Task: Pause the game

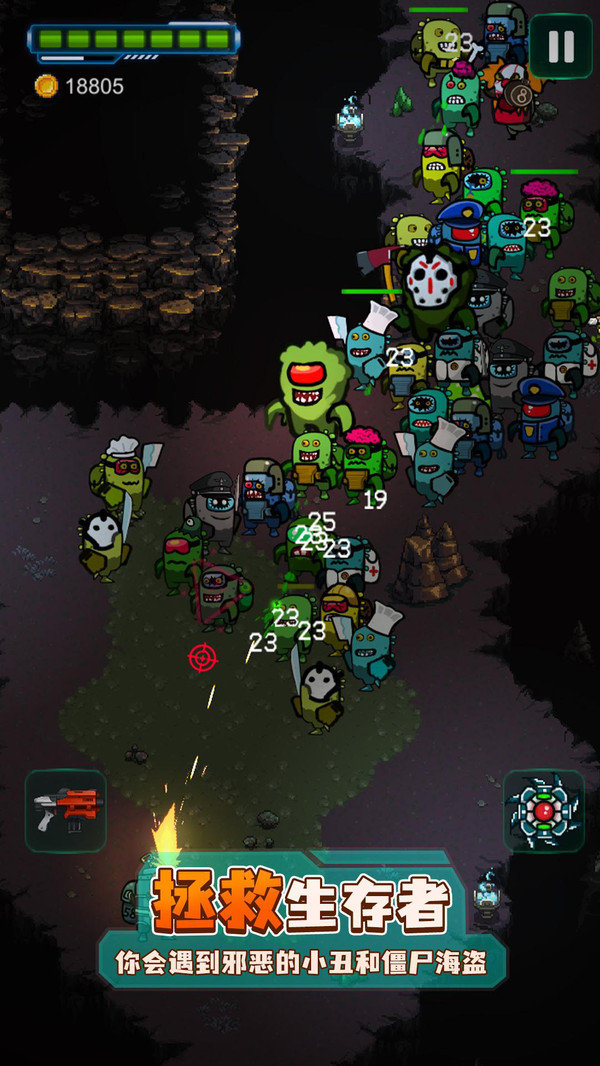Action: click(561, 46)
